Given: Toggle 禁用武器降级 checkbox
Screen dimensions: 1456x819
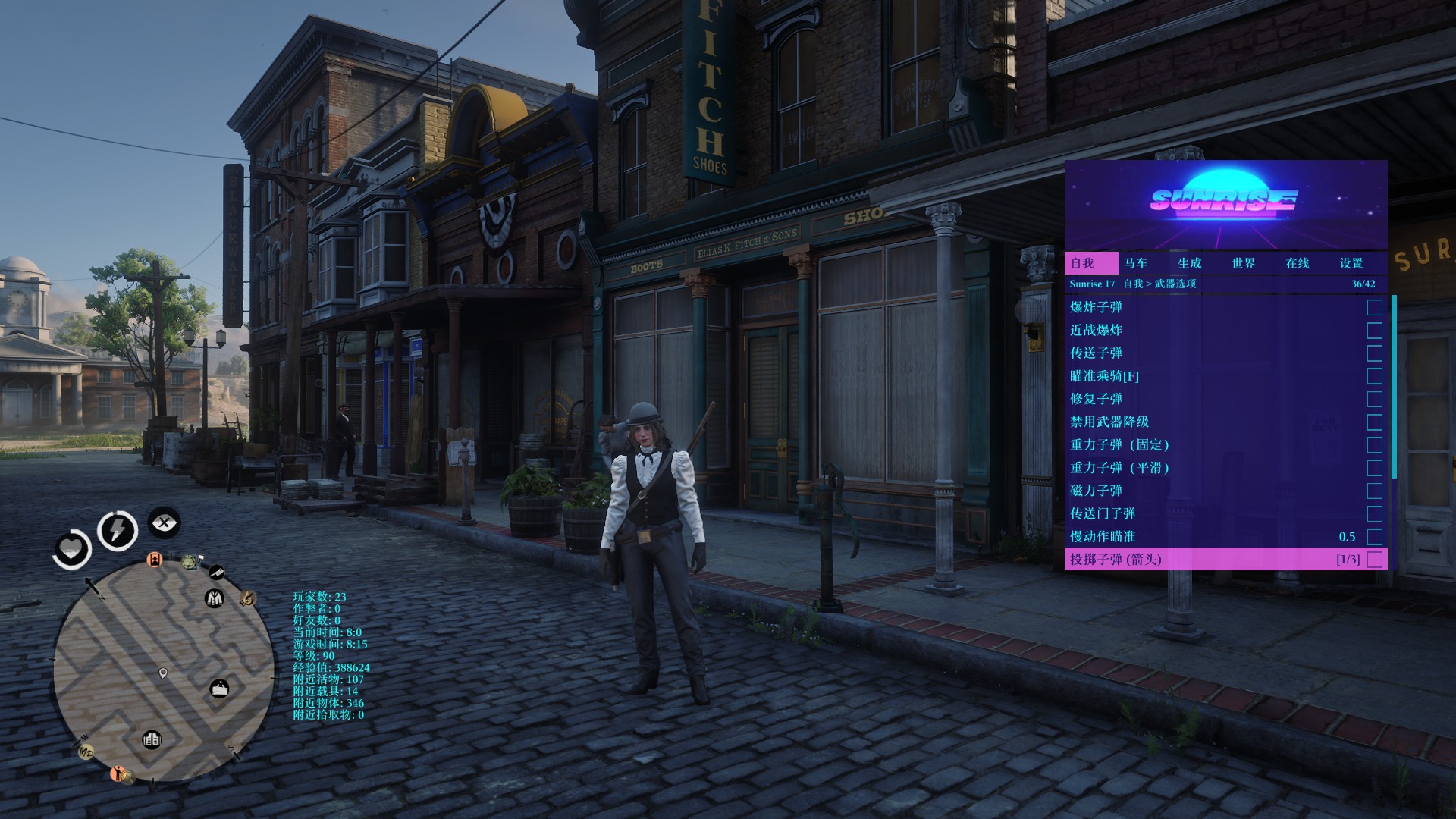Looking at the screenshot, I should click(1374, 422).
